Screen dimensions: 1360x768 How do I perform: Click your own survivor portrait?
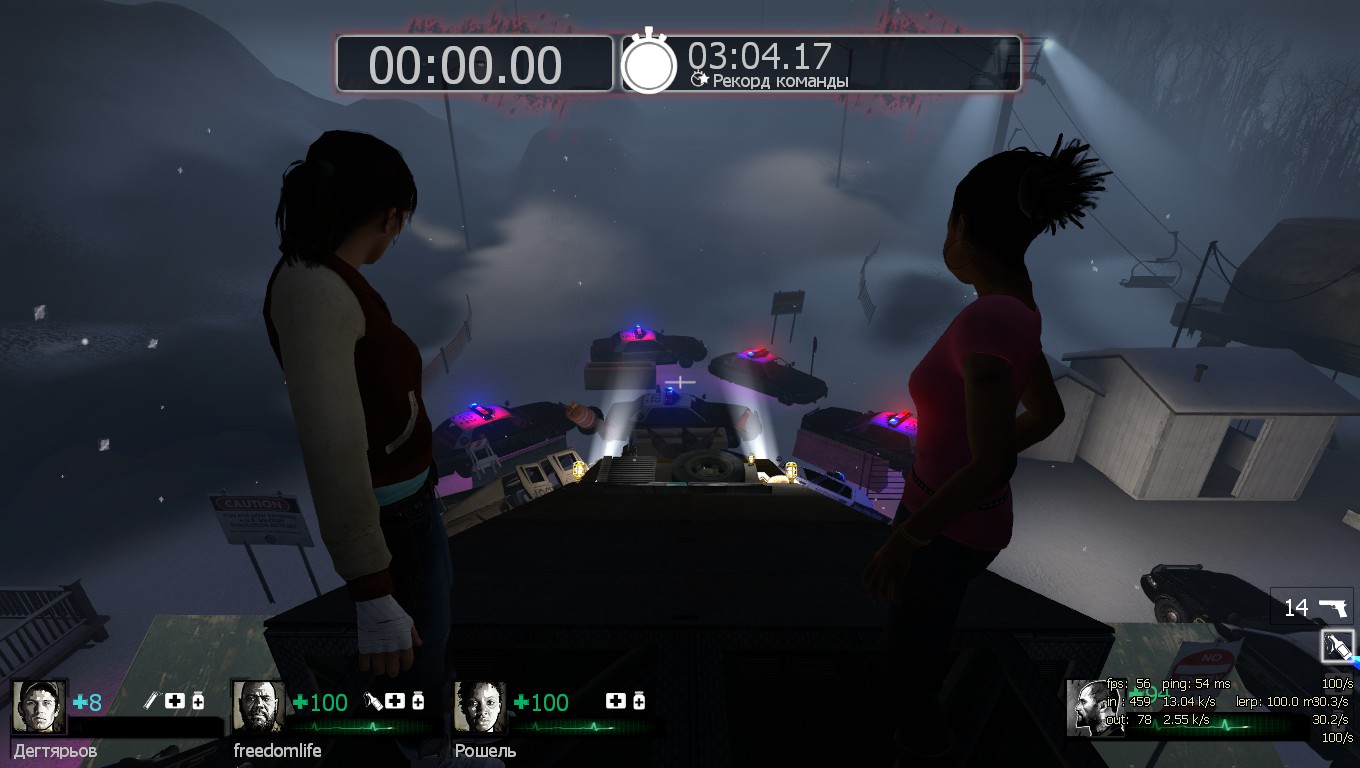pos(1092,707)
